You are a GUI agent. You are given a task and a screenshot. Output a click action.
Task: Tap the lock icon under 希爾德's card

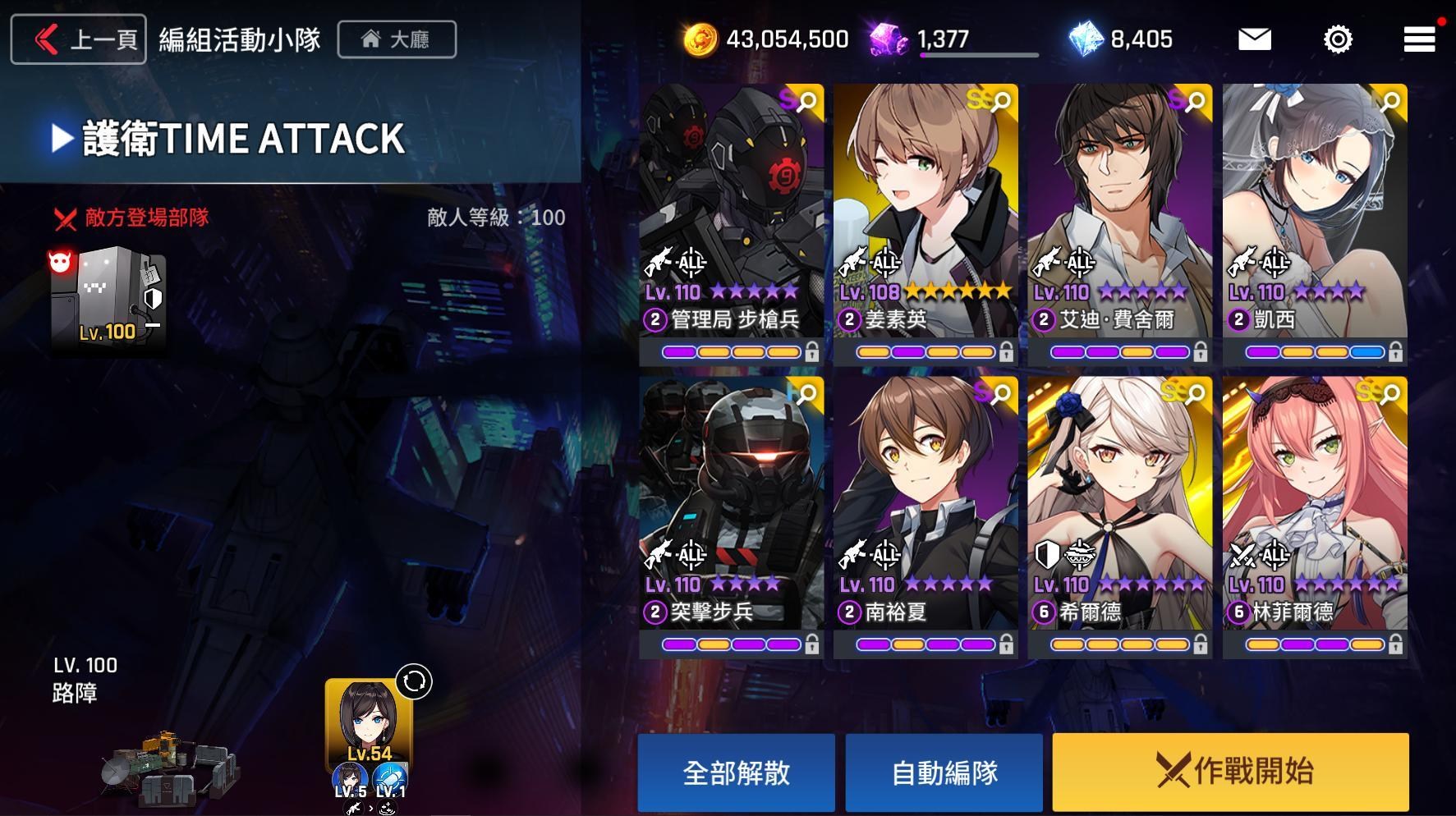(1201, 645)
